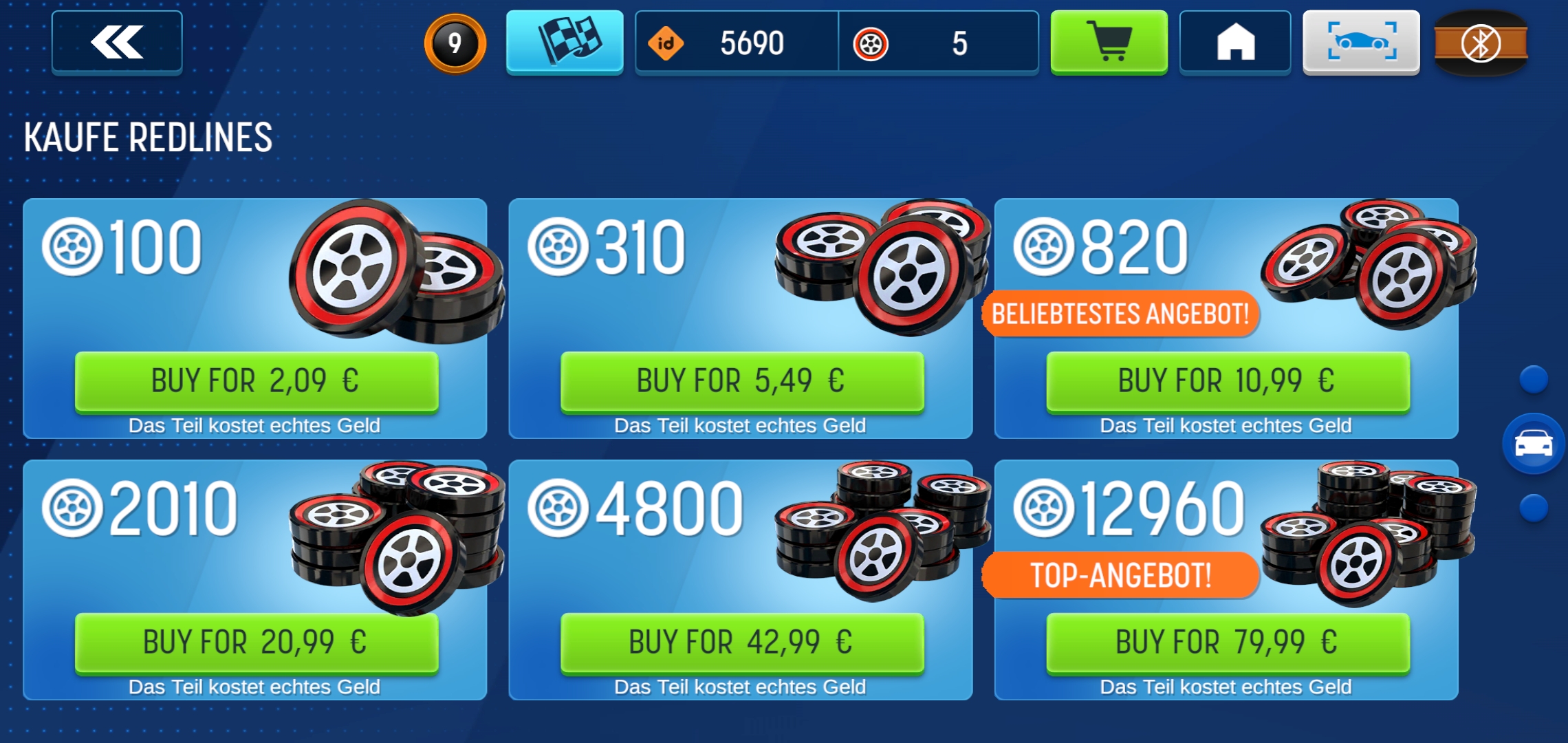Go back with the double-arrow button
1568x743 pixels.
point(117,42)
